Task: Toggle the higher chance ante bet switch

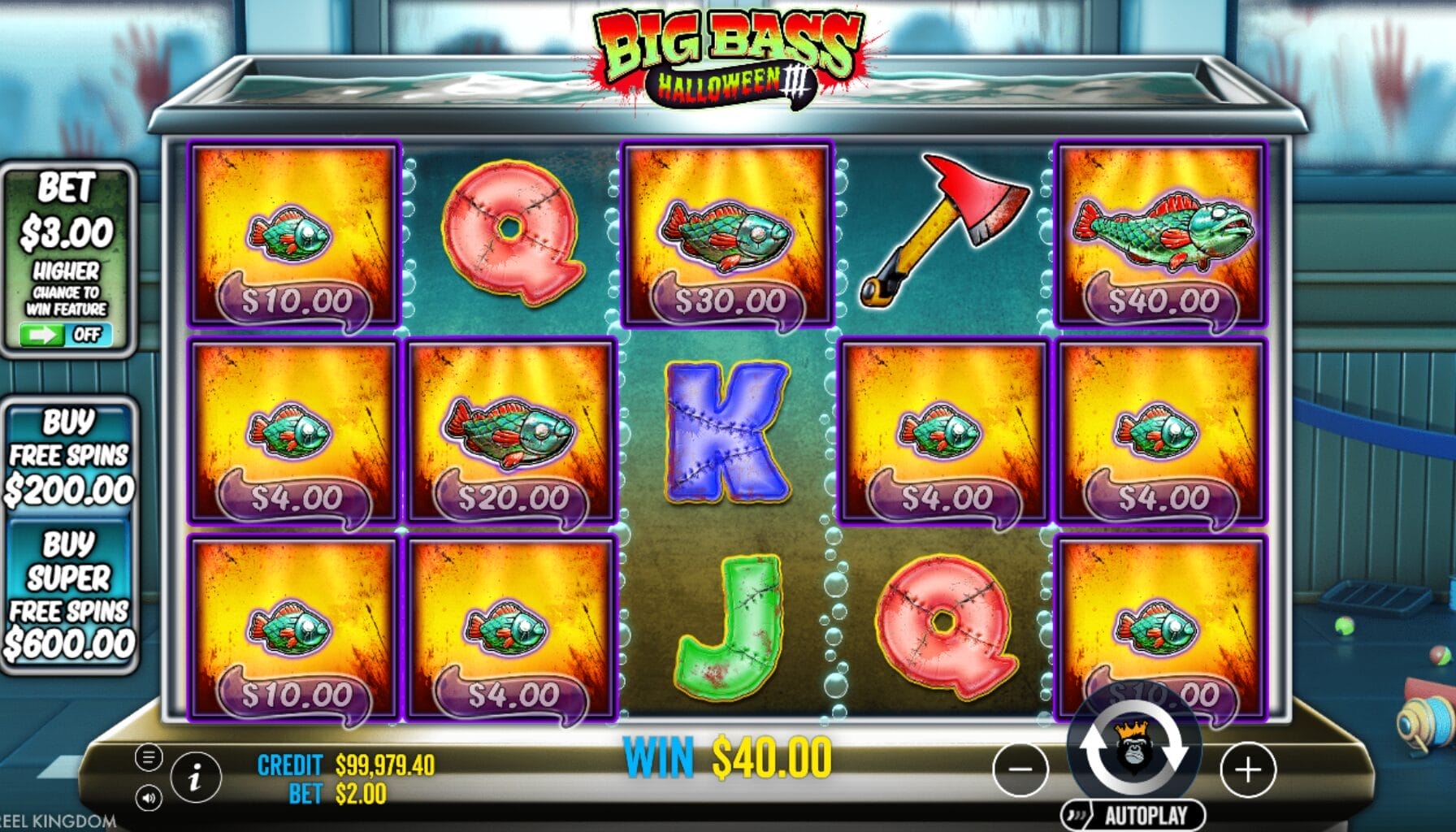Action: 67,335
